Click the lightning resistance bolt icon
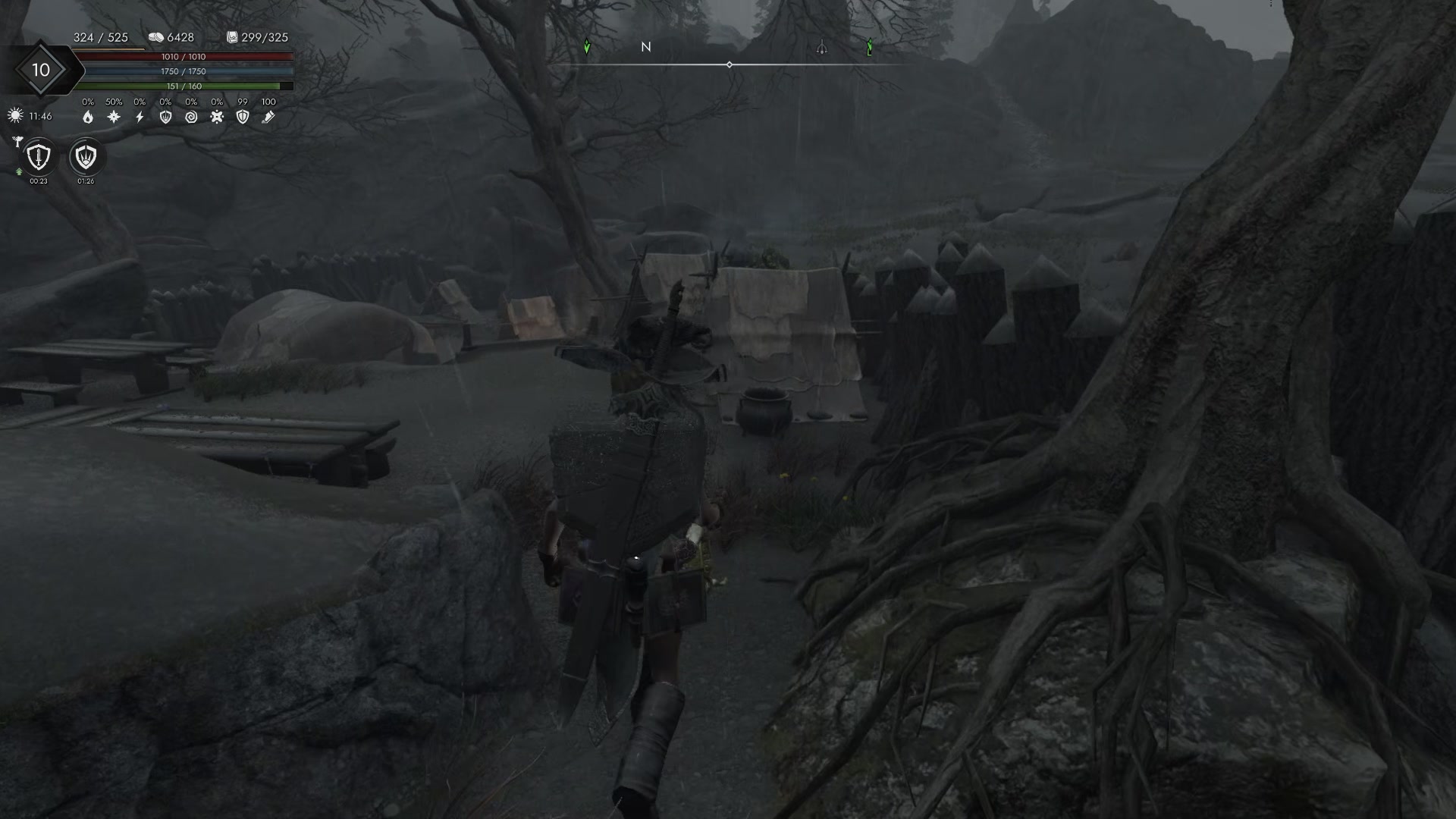Screen dimensions: 1456x819 pyautogui.click(x=140, y=117)
